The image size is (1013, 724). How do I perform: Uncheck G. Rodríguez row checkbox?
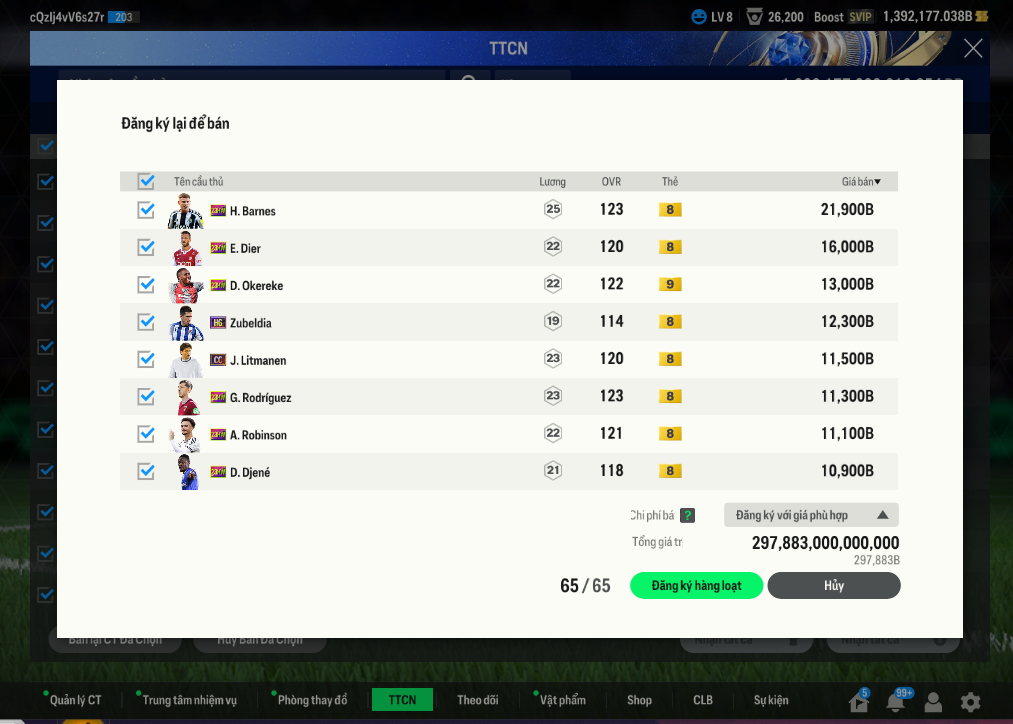pyautogui.click(x=146, y=397)
